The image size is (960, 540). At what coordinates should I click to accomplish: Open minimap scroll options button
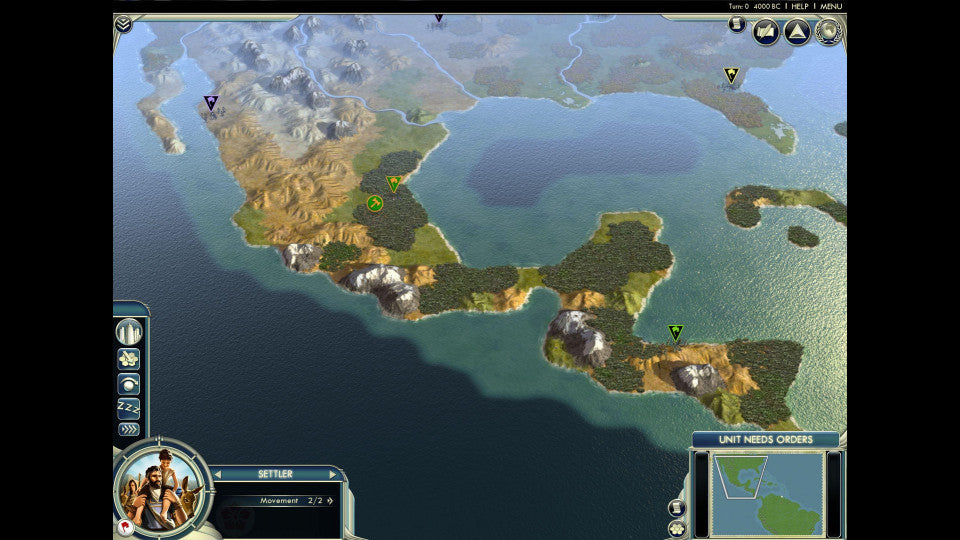pyautogui.click(x=677, y=506)
